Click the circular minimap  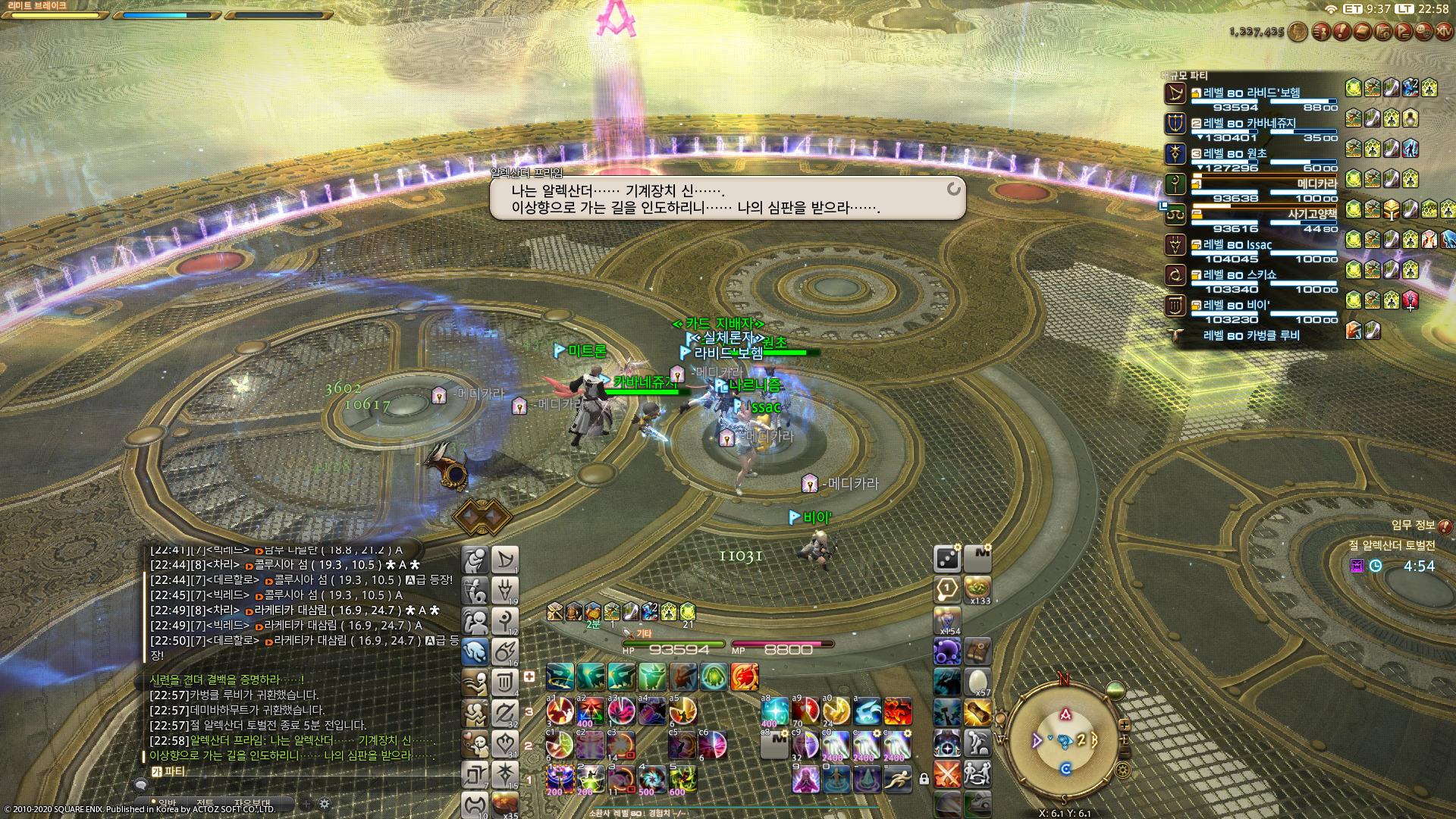coord(1065,739)
